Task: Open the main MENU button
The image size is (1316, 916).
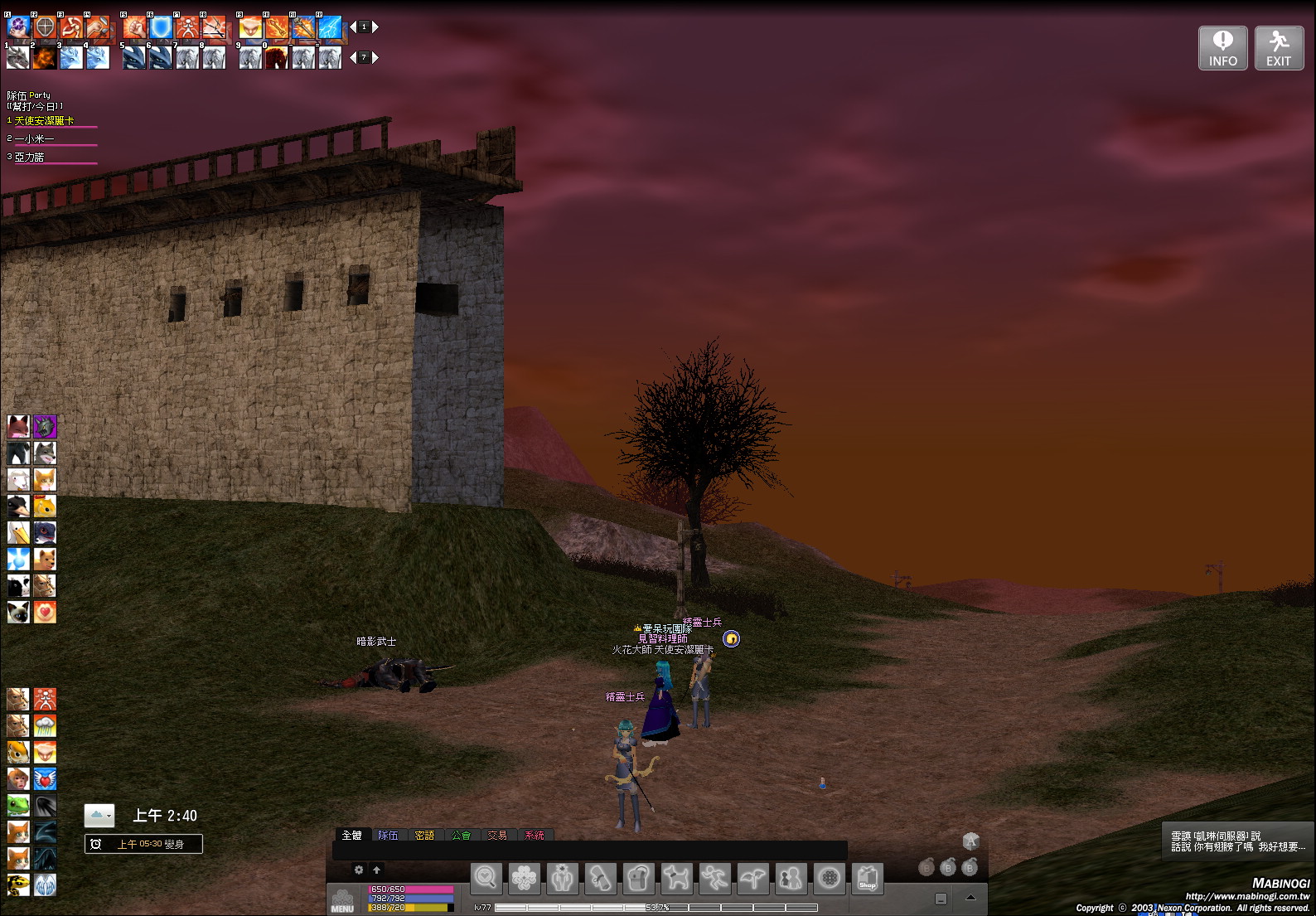Action: click(342, 900)
